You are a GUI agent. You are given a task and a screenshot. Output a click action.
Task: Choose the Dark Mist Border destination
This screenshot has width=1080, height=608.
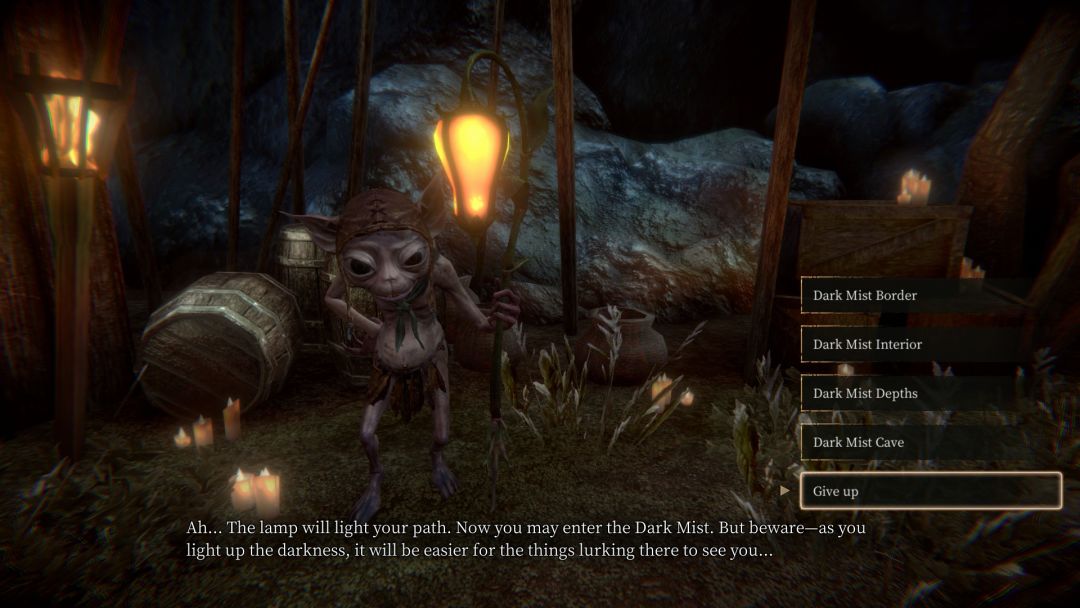930,295
